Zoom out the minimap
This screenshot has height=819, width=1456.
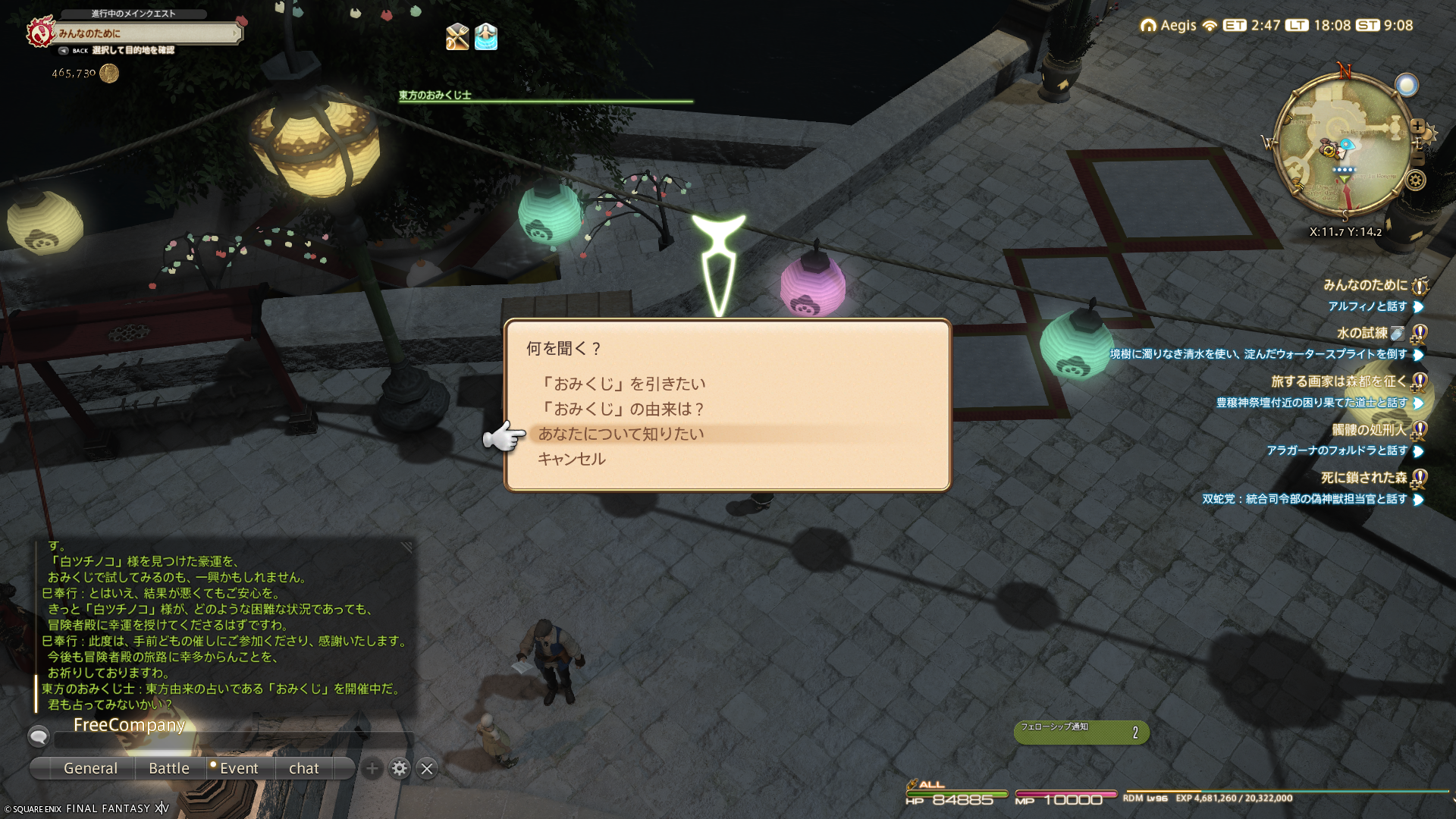pos(1417,158)
